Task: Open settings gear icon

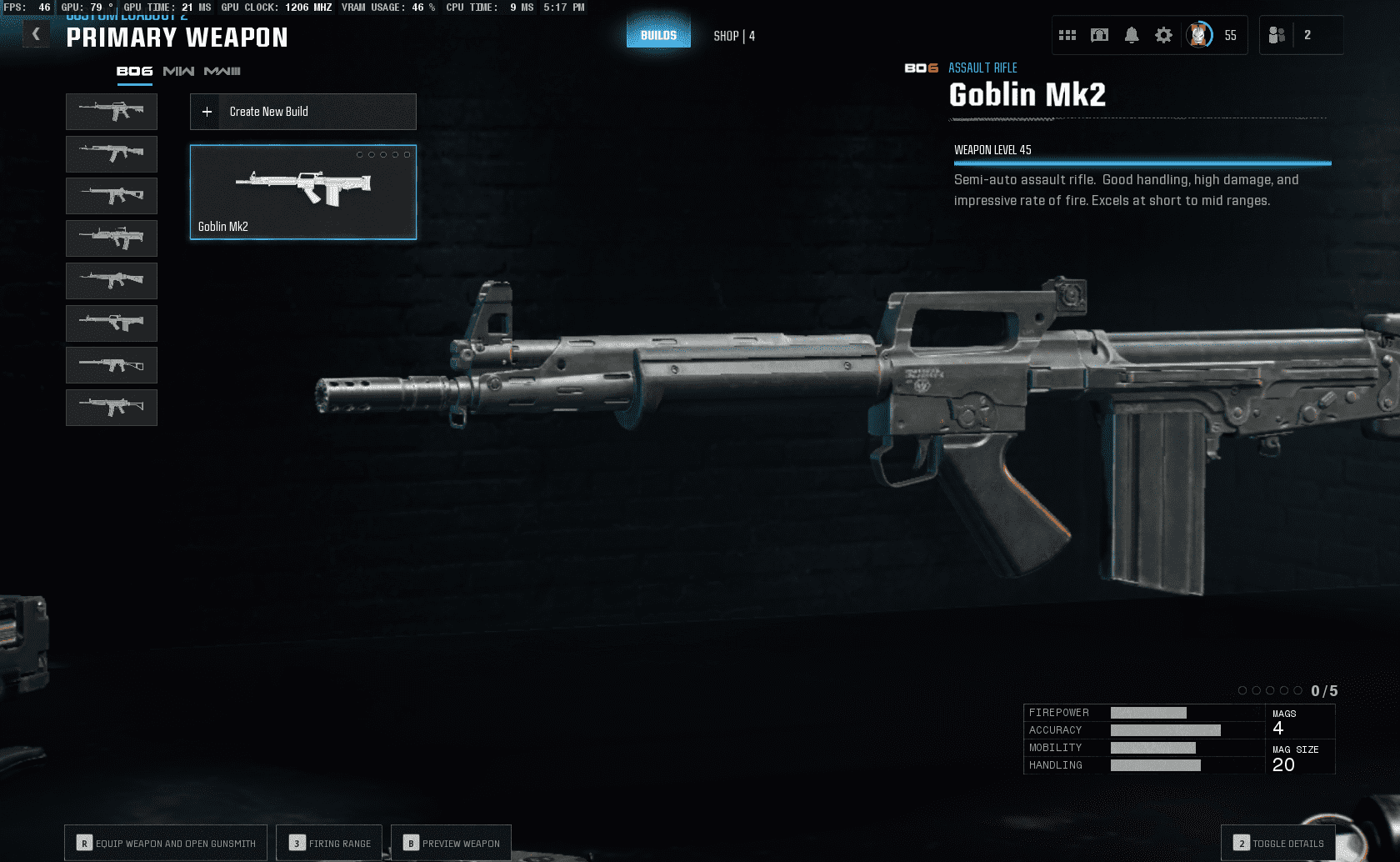Action: pos(1163,35)
